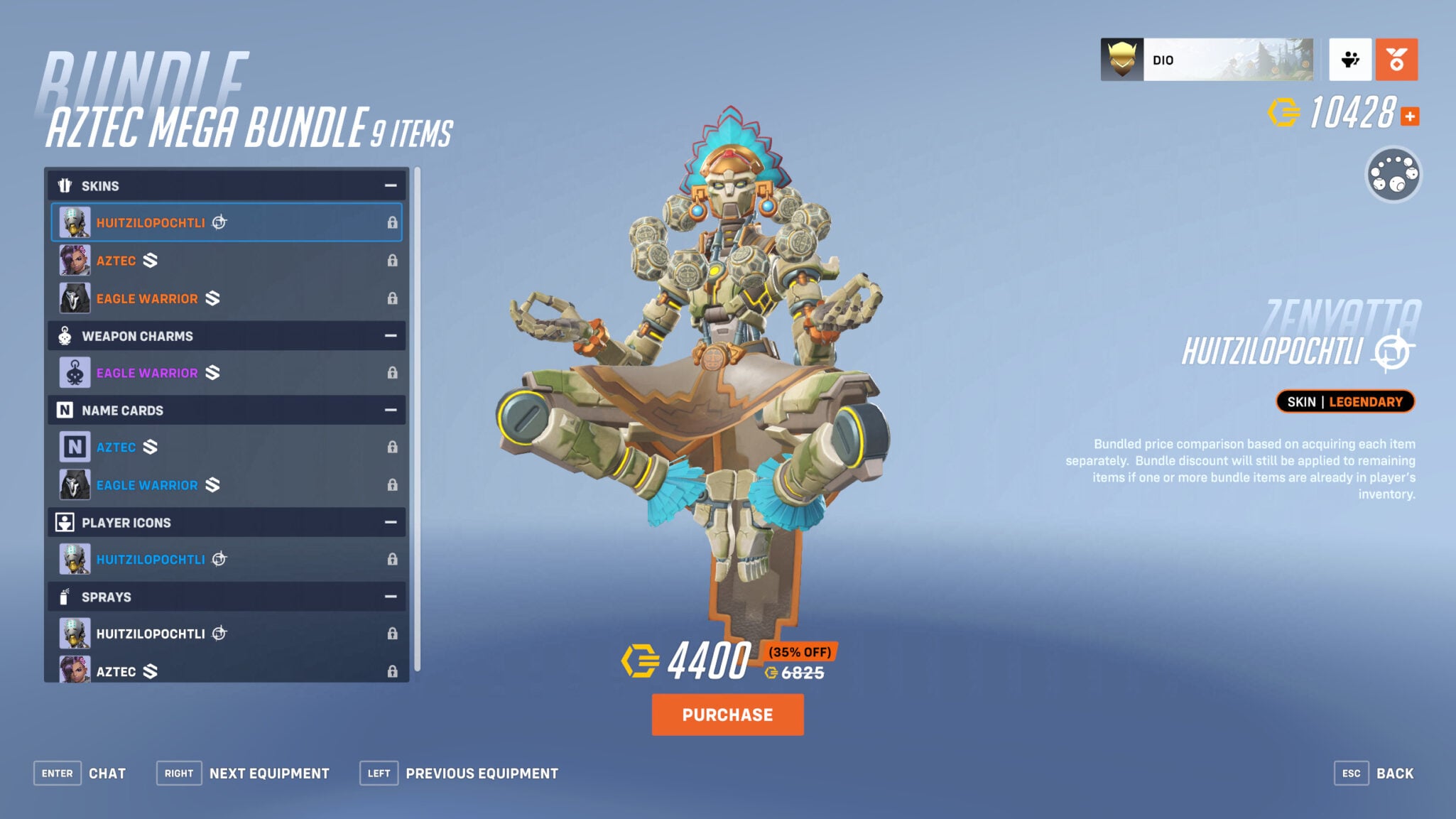The image size is (1456, 819).
Task: Open the social players icon near the top
Action: (x=1350, y=60)
